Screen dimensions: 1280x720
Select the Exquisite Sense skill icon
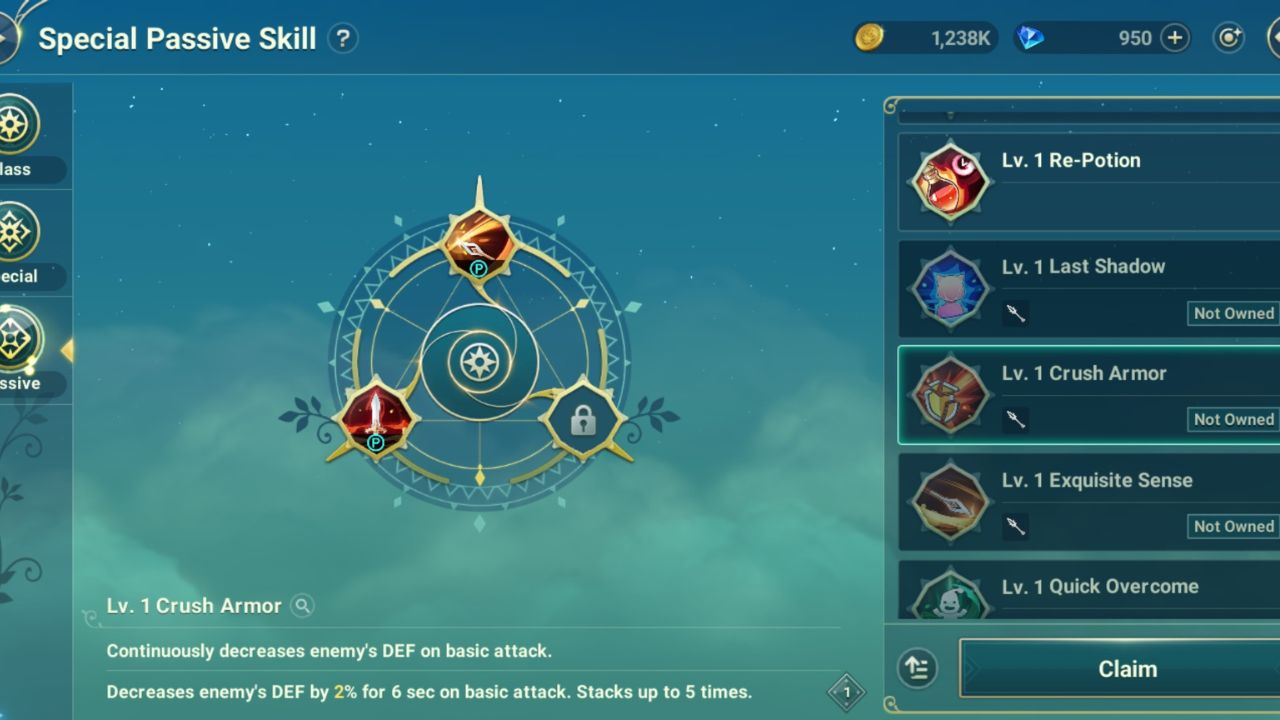(x=948, y=501)
